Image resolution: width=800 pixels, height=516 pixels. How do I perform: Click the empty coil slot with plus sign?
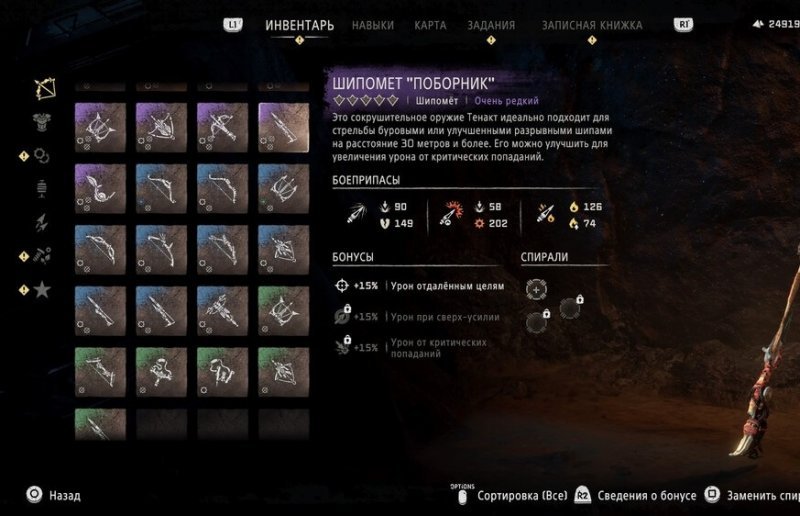(x=537, y=289)
